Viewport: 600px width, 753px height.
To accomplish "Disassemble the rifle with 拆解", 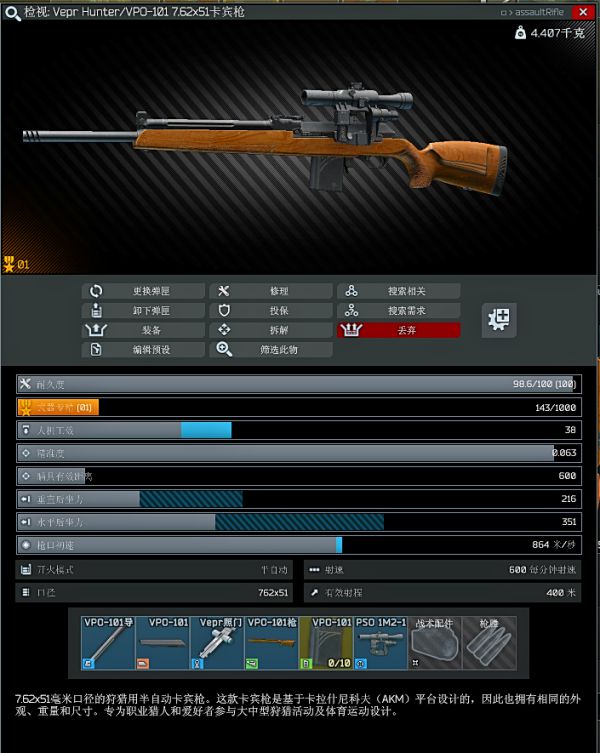I will click(x=270, y=330).
